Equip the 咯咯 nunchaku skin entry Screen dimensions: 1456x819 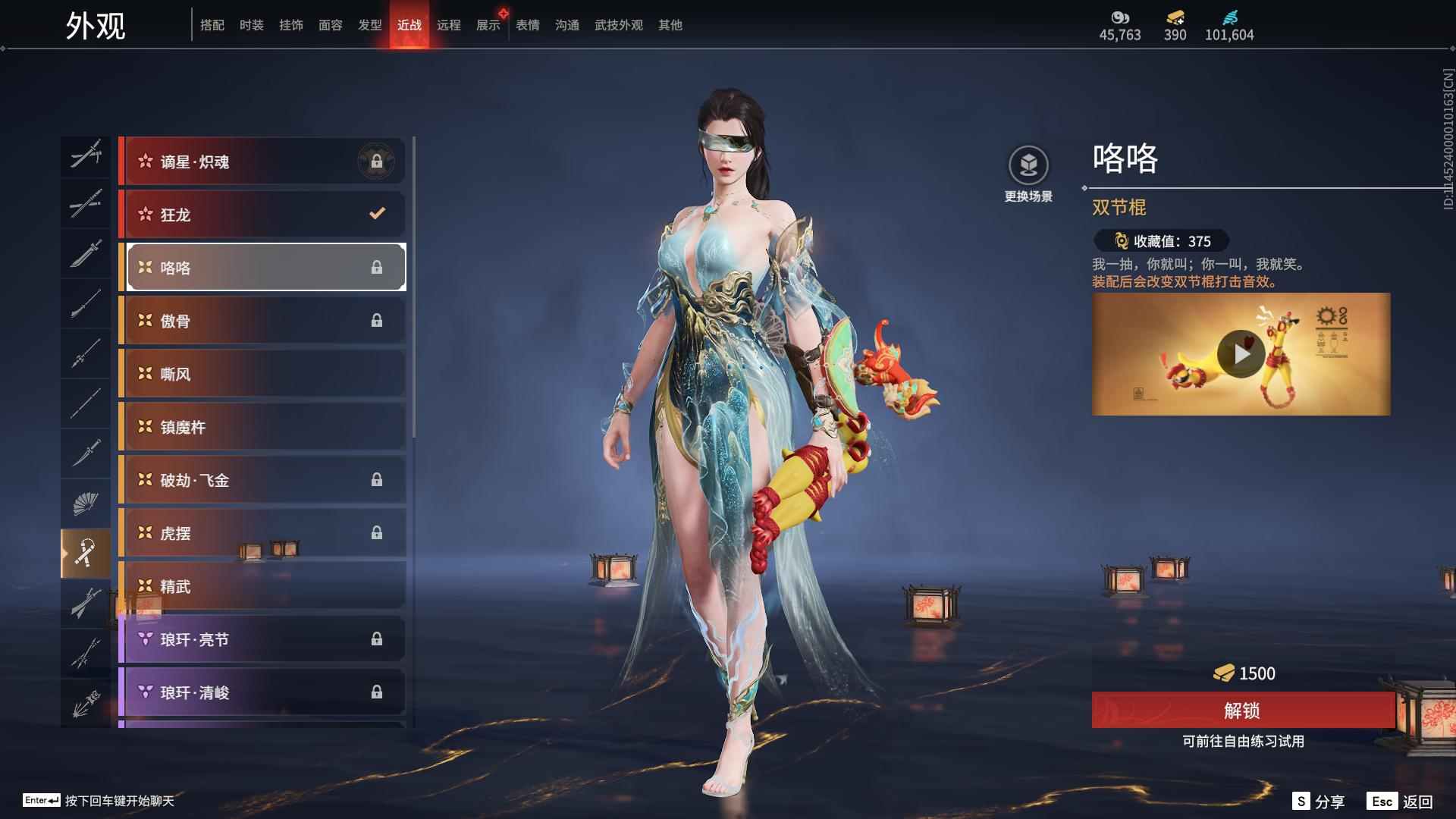(265, 267)
